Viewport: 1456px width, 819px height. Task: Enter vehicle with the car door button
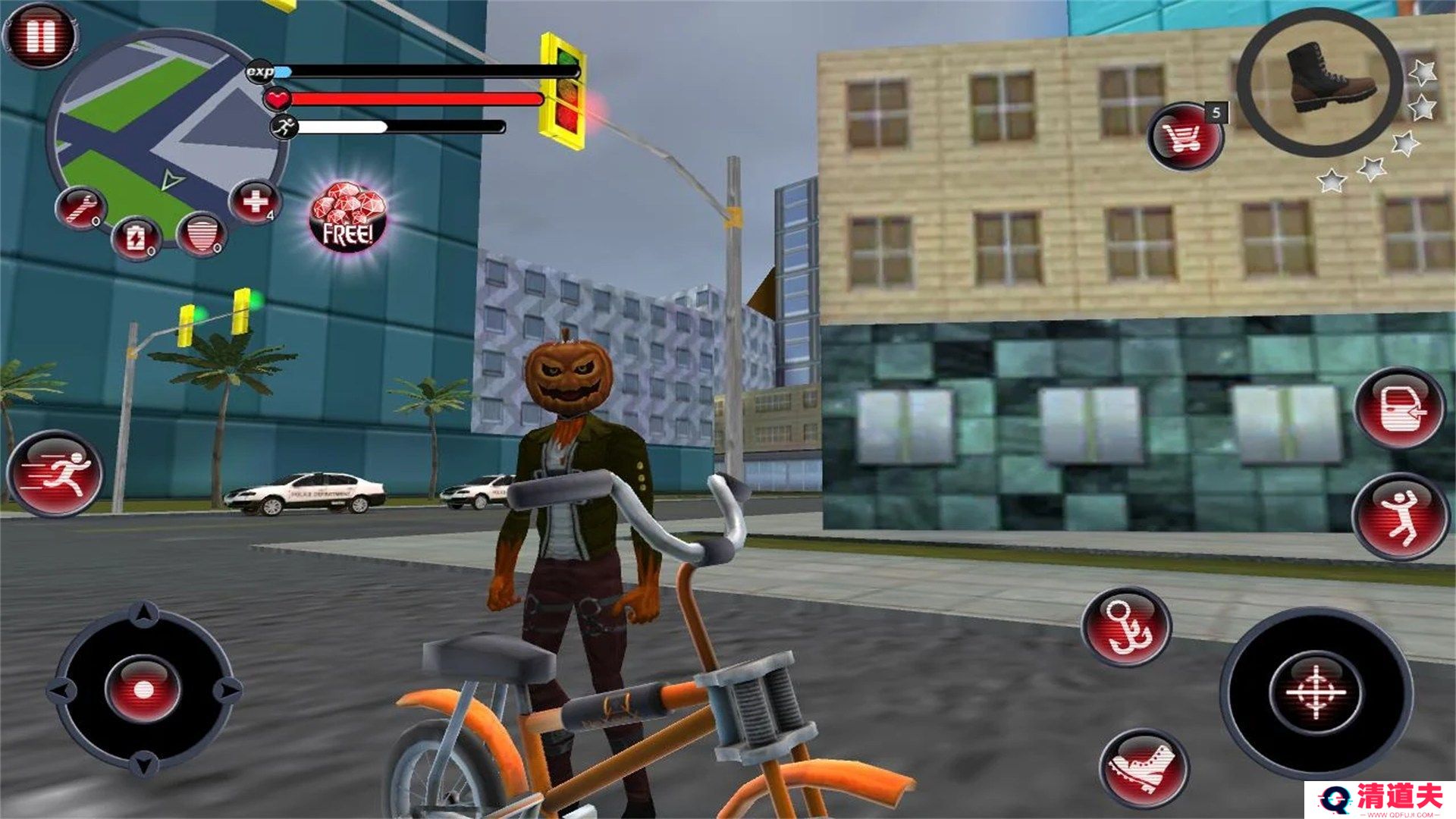[1400, 409]
